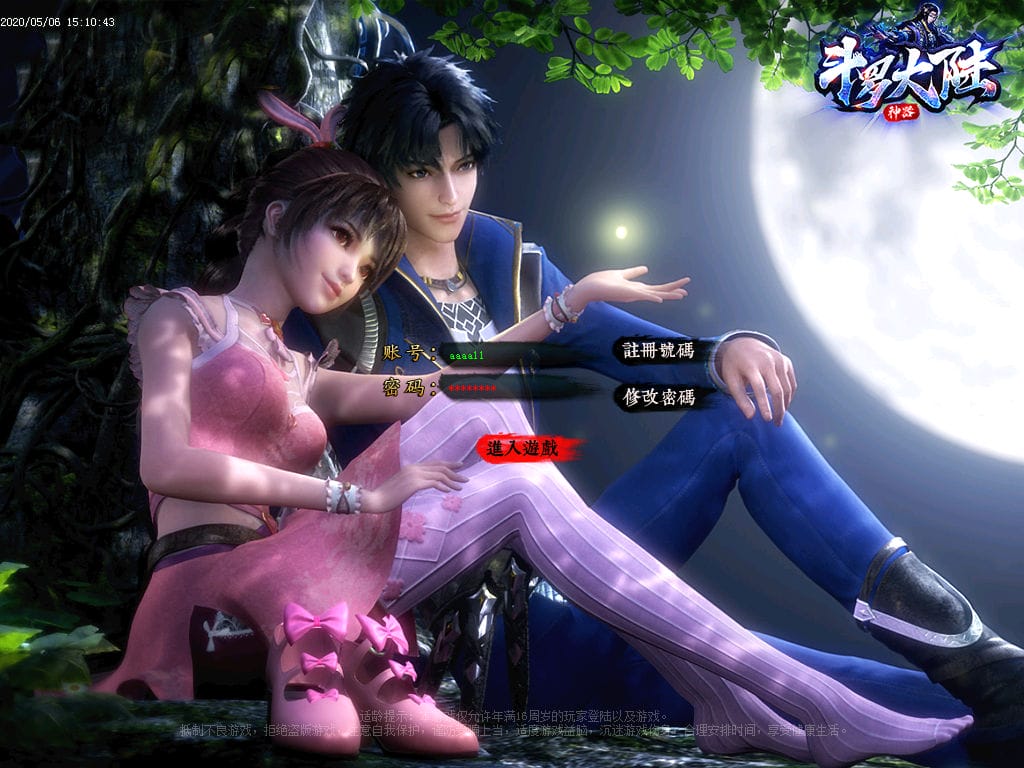Choose the 修改密碼 change password button

click(658, 397)
